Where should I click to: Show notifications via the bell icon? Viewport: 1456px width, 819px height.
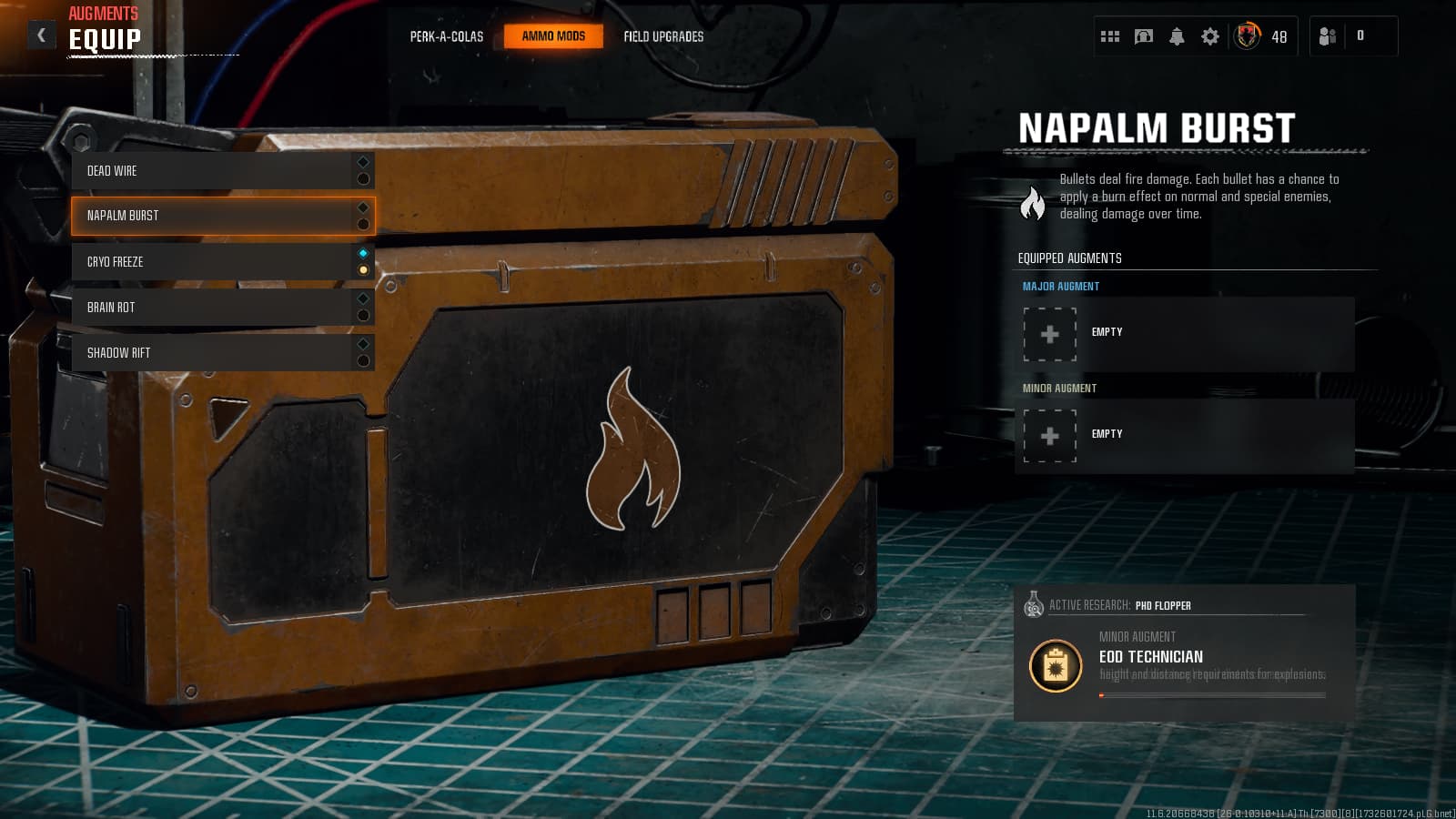pyautogui.click(x=1177, y=36)
